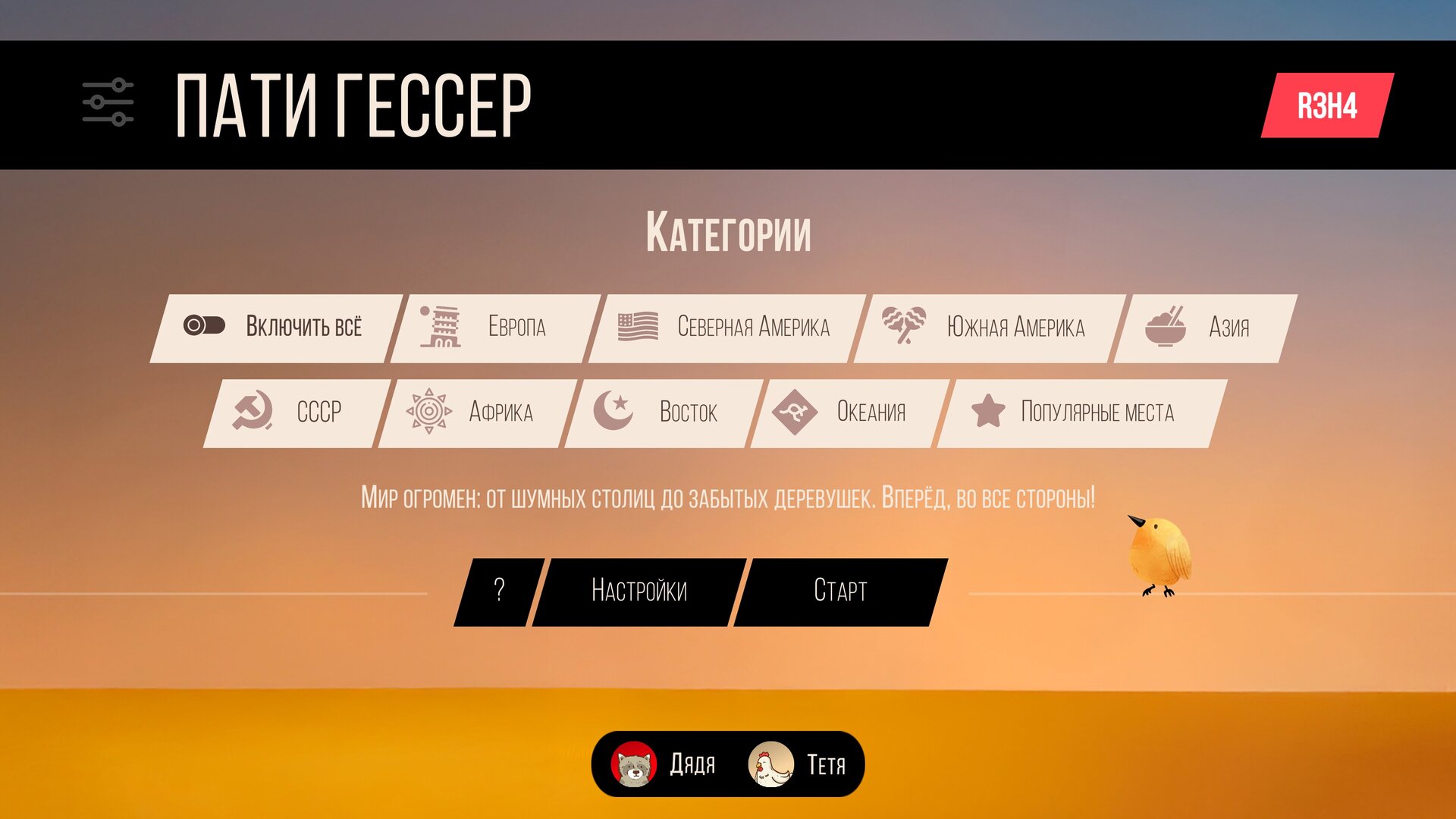Choose the Северная Америка category

pyautogui.click(x=726, y=328)
